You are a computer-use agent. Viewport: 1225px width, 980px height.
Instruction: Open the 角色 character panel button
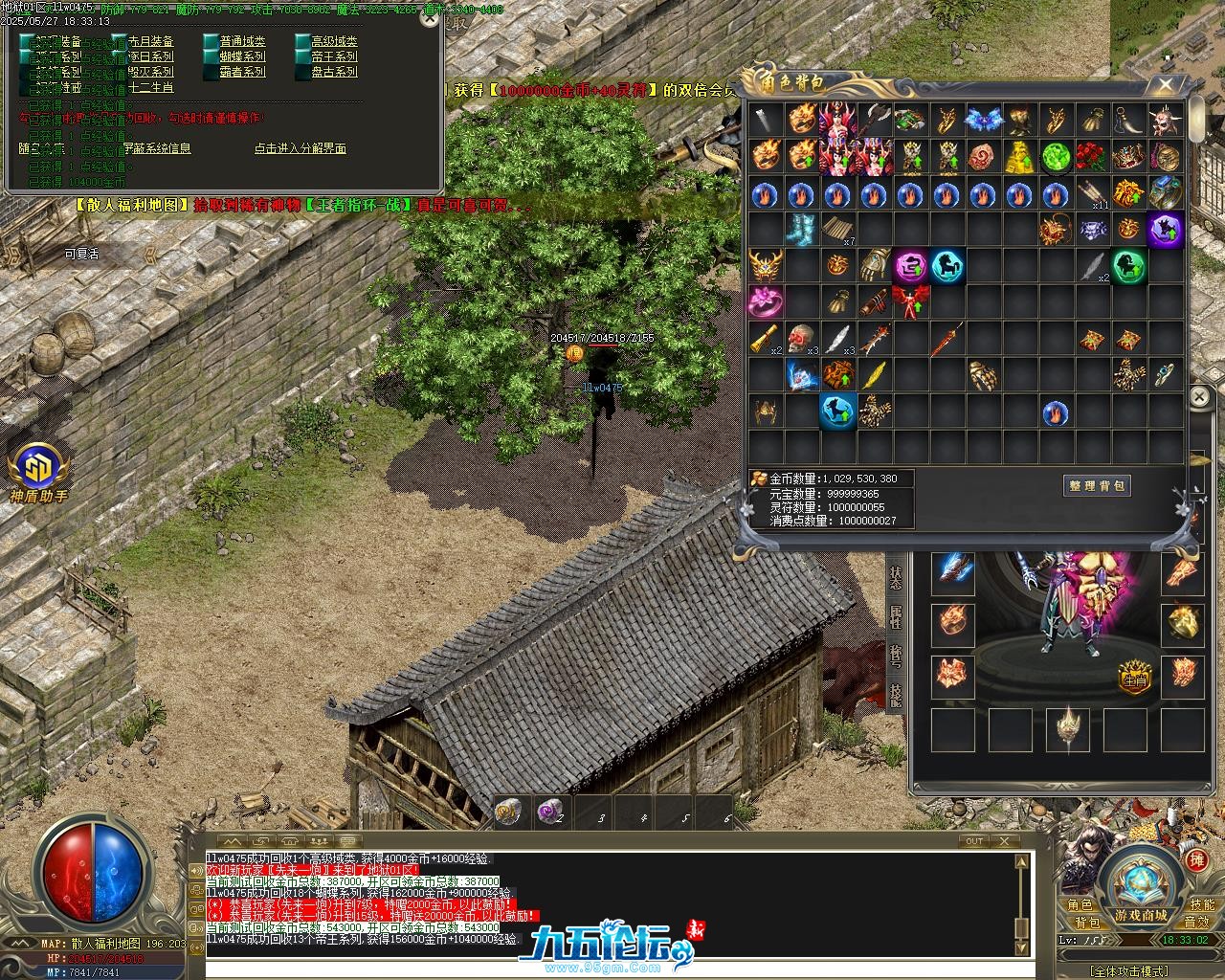[1080, 904]
